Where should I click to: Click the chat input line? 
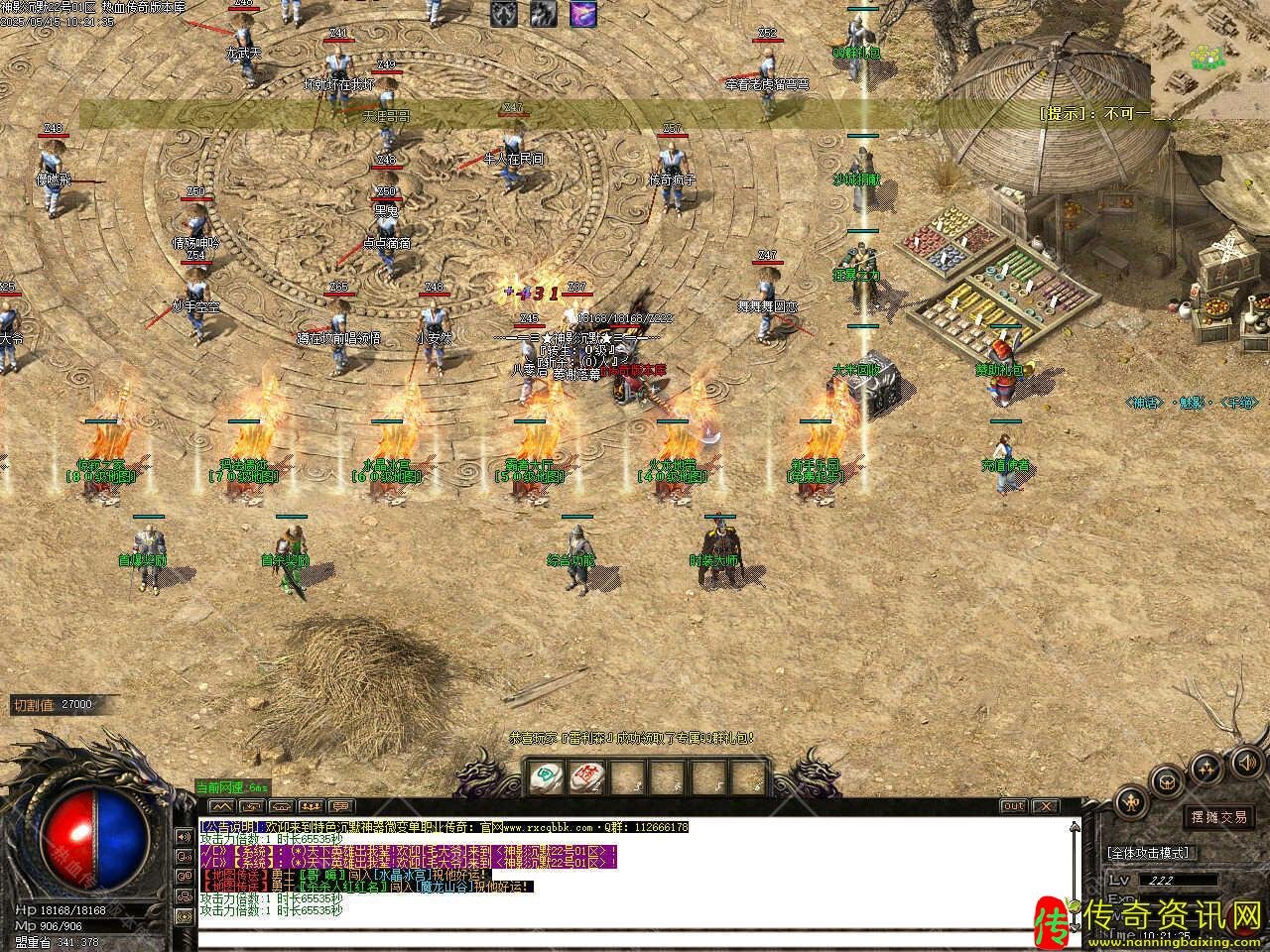pos(635,938)
